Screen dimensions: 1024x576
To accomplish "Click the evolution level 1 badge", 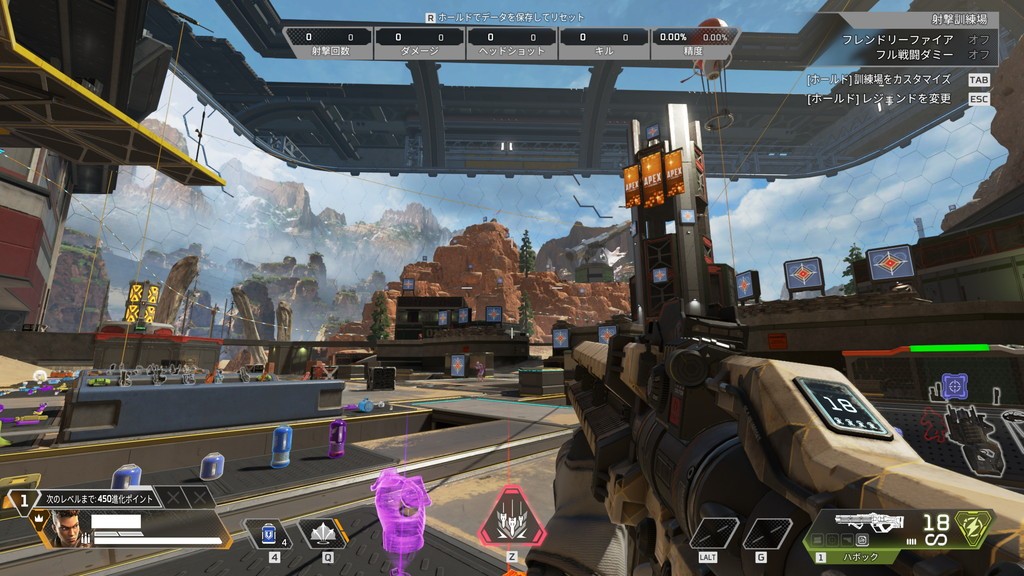I will (22, 497).
